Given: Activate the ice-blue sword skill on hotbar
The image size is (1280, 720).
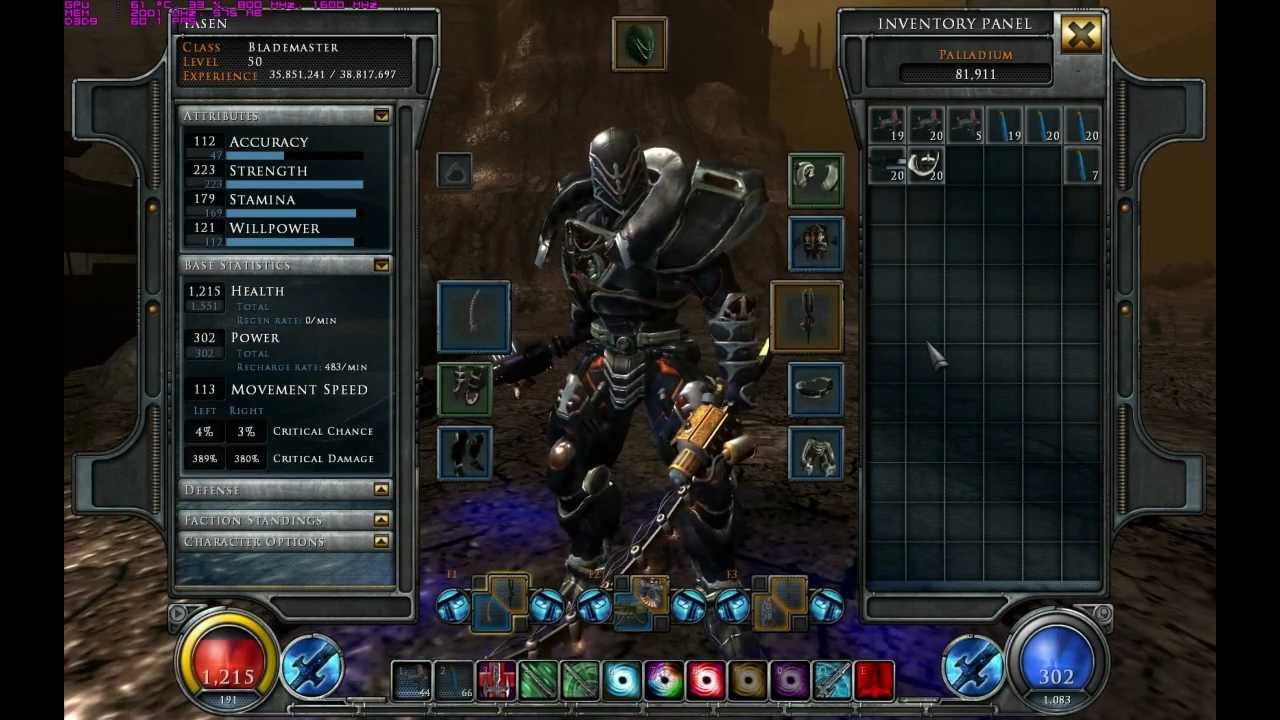Looking at the screenshot, I should tap(832, 681).
